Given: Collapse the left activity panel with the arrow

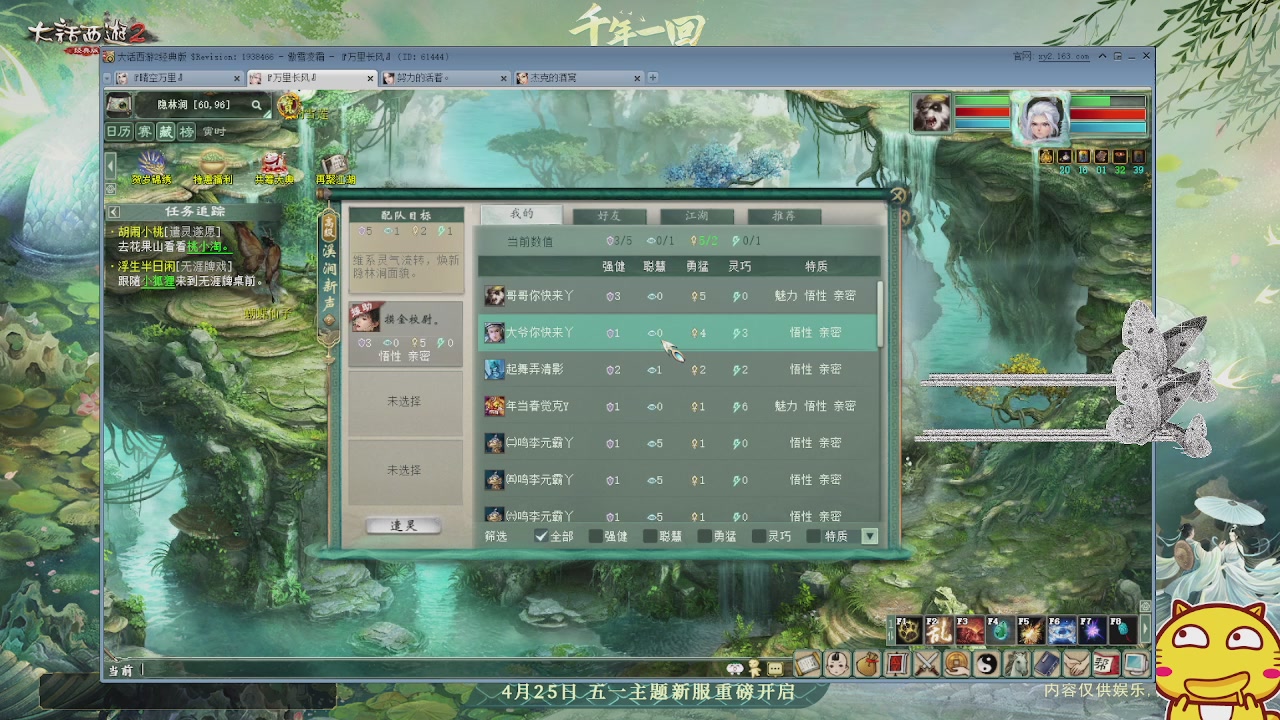Looking at the screenshot, I should [x=109, y=165].
